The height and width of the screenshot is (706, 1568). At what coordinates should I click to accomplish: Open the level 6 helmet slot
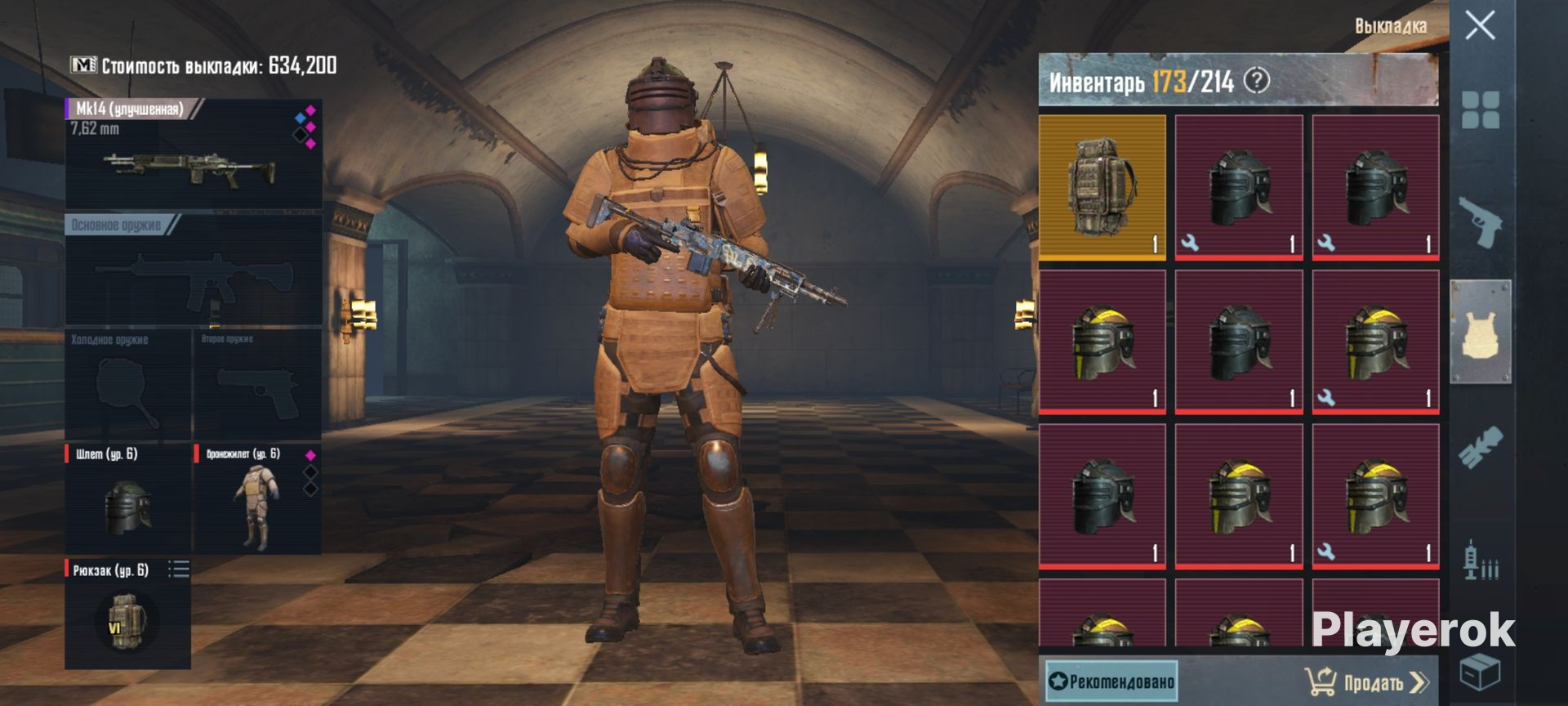click(x=127, y=498)
